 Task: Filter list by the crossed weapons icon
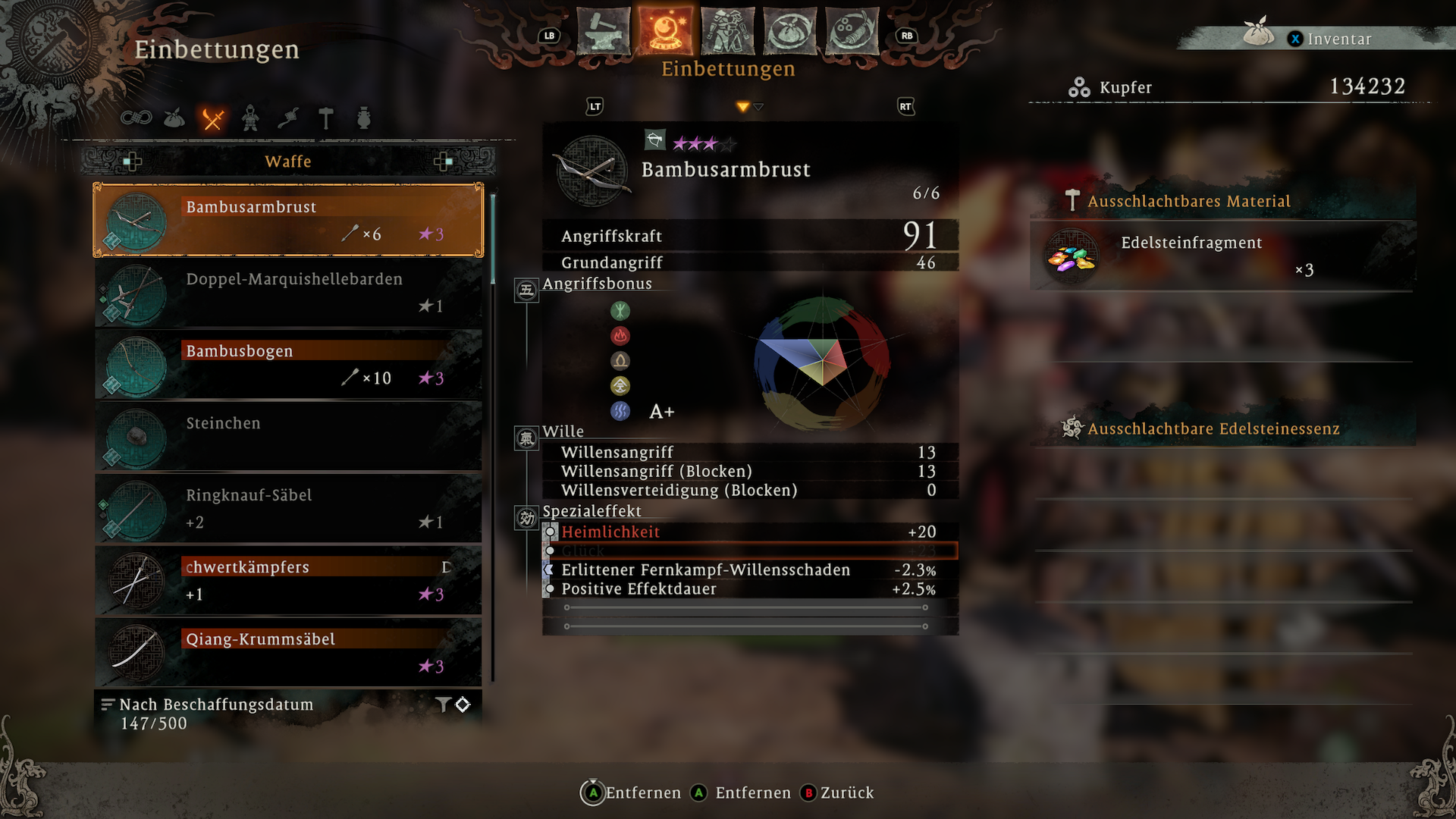(x=212, y=118)
